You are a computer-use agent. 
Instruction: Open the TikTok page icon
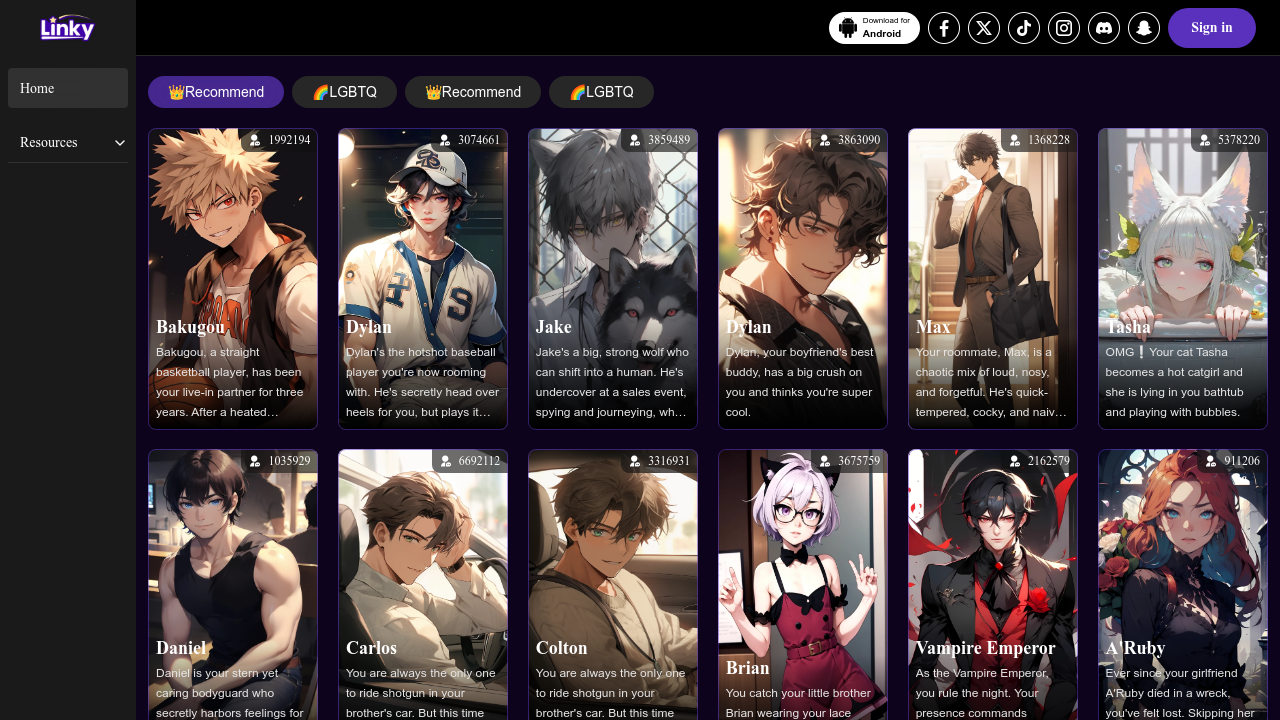(1023, 27)
